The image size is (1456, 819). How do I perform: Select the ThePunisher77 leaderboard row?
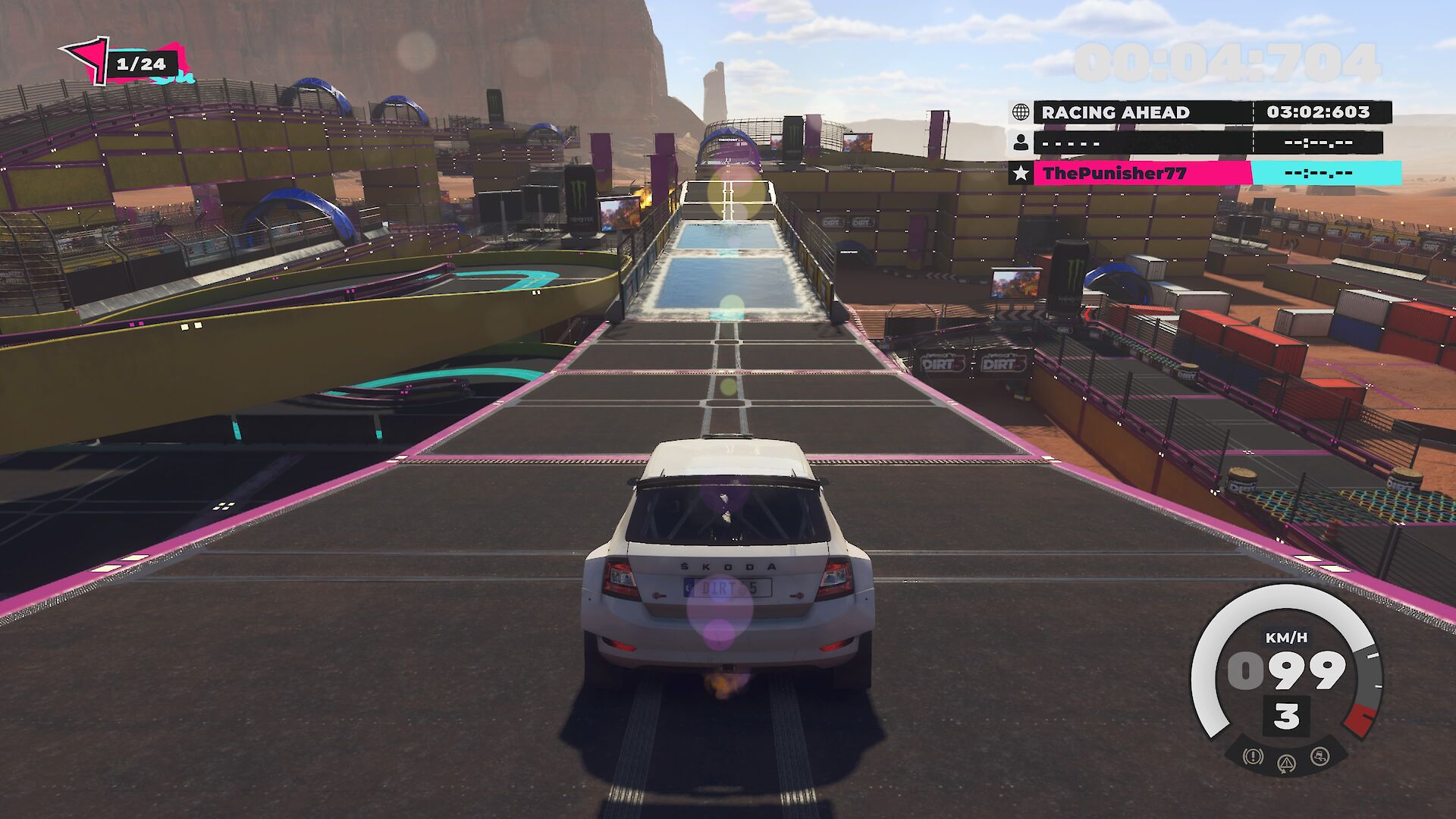[1206, 174]
